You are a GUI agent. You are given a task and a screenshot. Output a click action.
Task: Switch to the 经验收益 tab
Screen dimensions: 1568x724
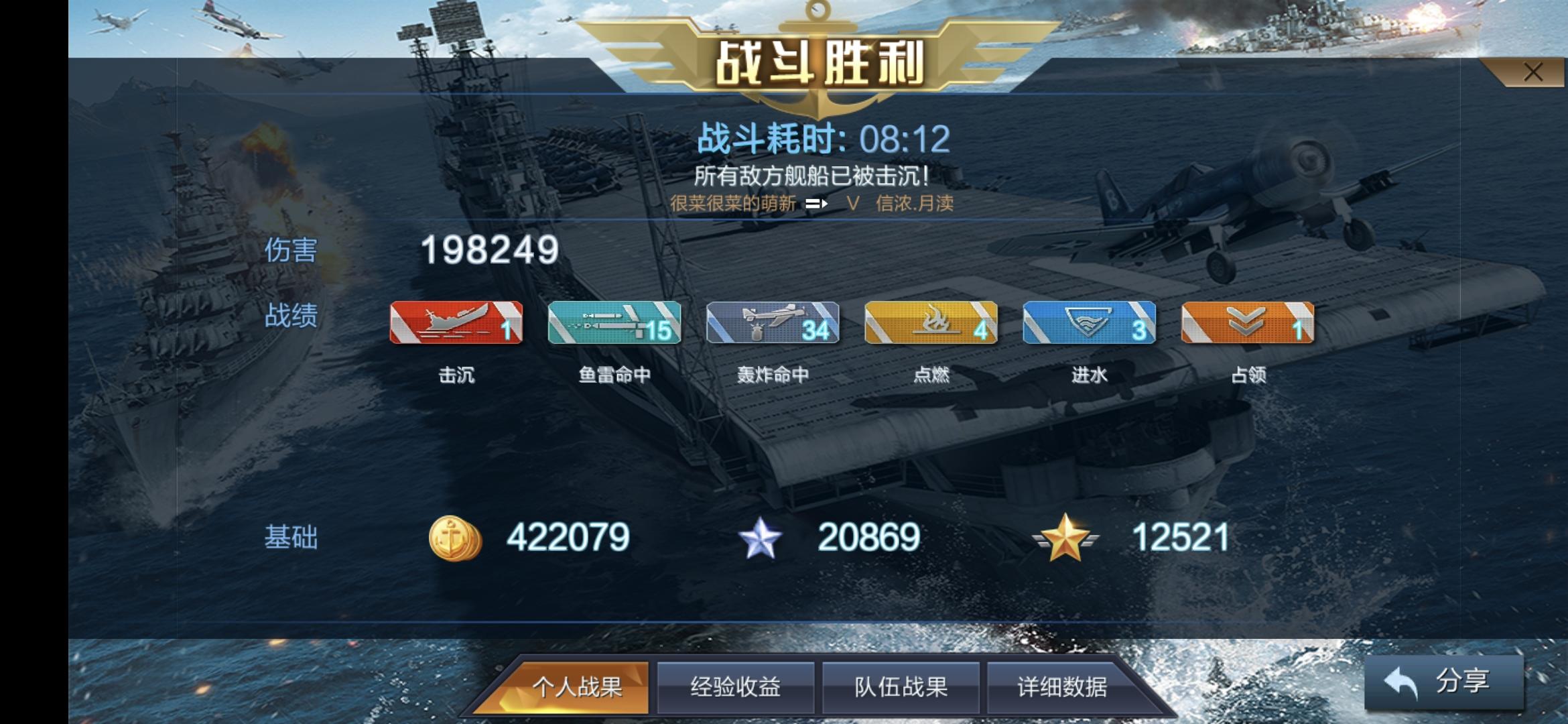(735, 686)
